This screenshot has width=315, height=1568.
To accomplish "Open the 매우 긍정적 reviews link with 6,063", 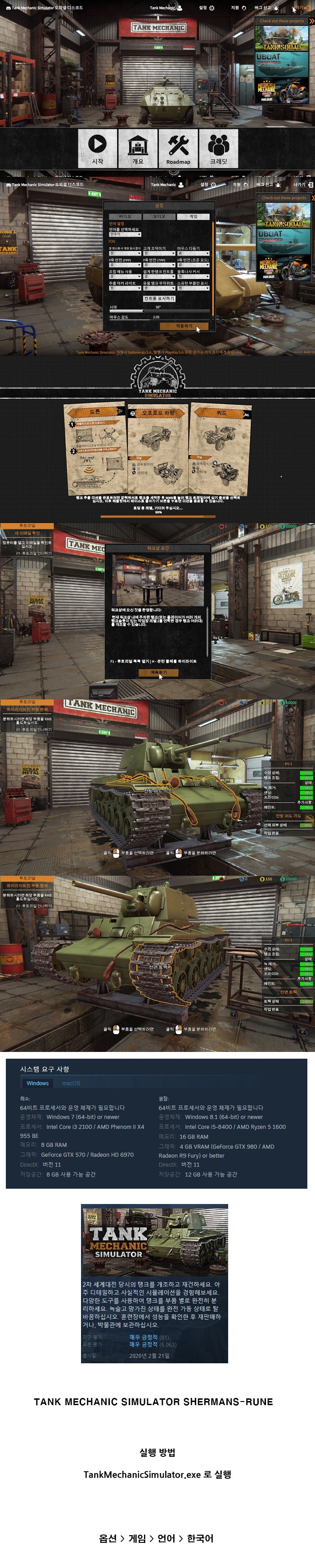I will coord(144,1344).
